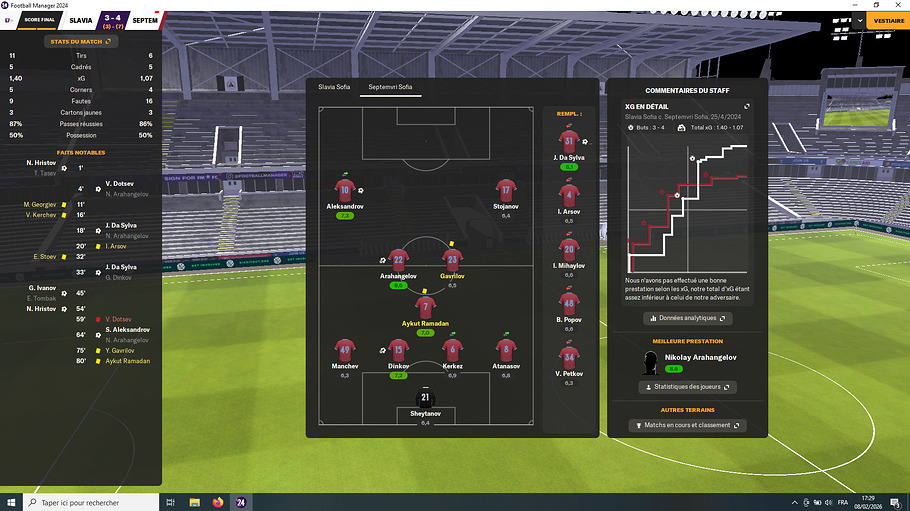
Task: Select substitute V. Petkov
Action: [x=568, y=358]
